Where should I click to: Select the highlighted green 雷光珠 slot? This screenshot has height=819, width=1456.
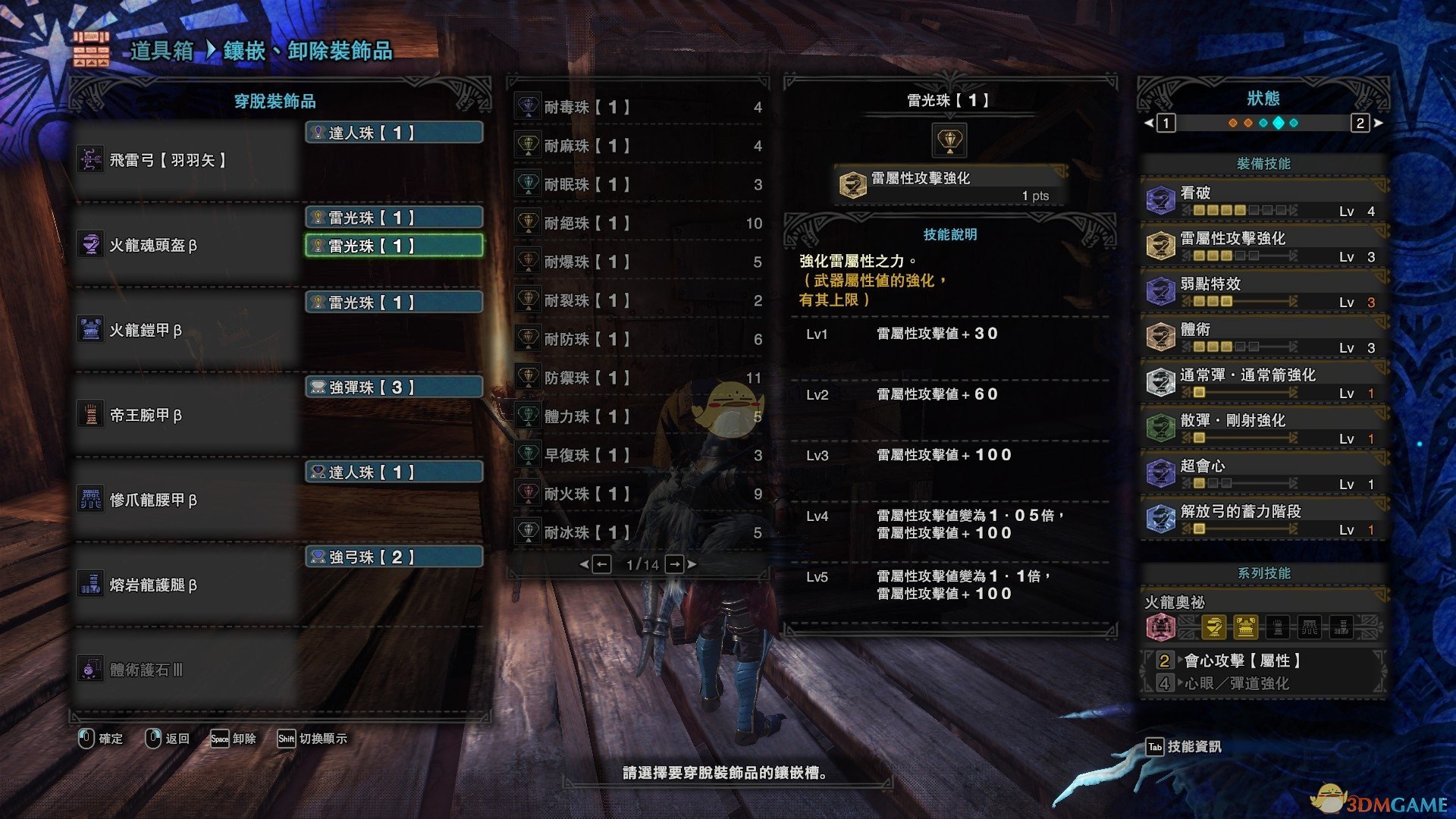coord(394,246)
